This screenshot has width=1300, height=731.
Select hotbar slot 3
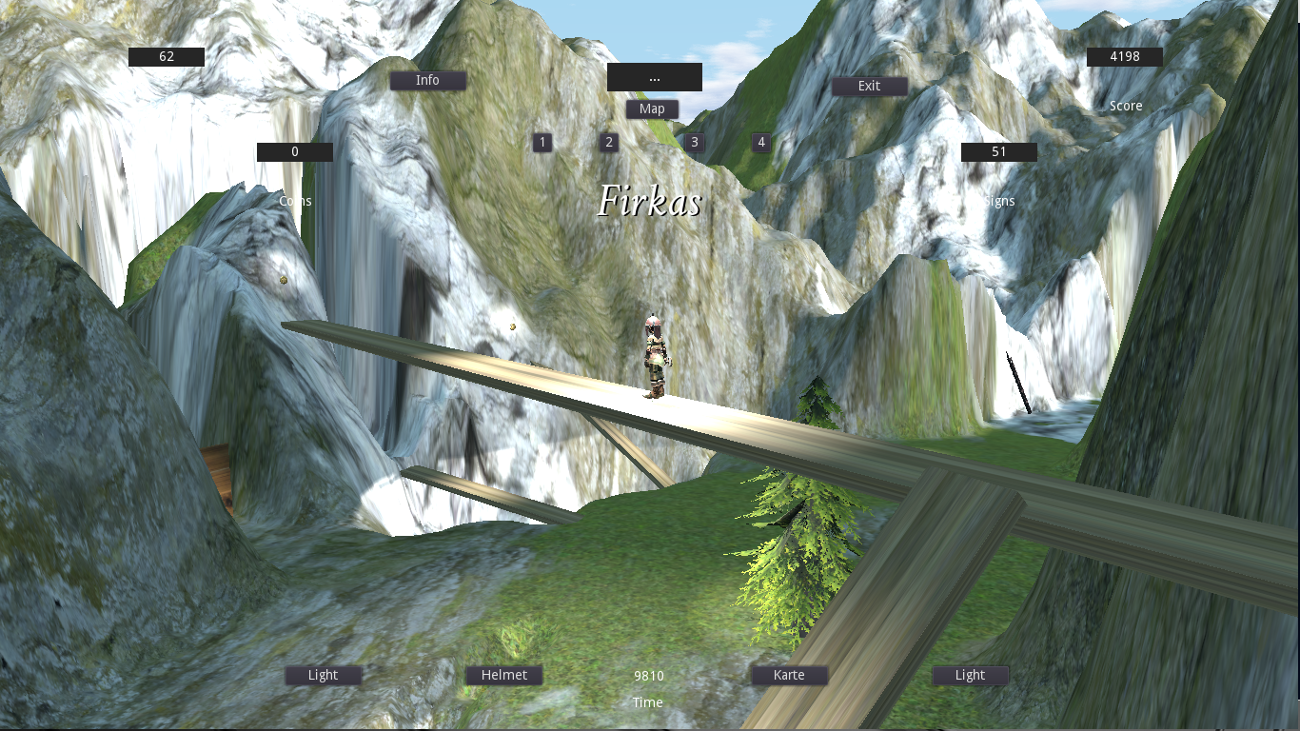click(x=694, y=142)
